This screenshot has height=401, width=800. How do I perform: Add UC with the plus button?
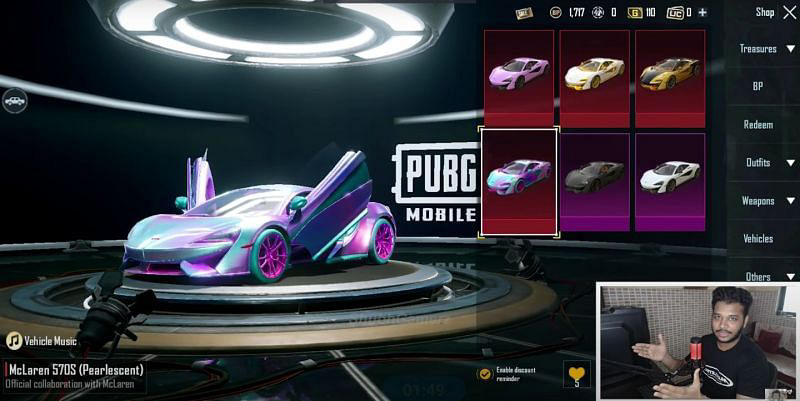tap(702, 13)
